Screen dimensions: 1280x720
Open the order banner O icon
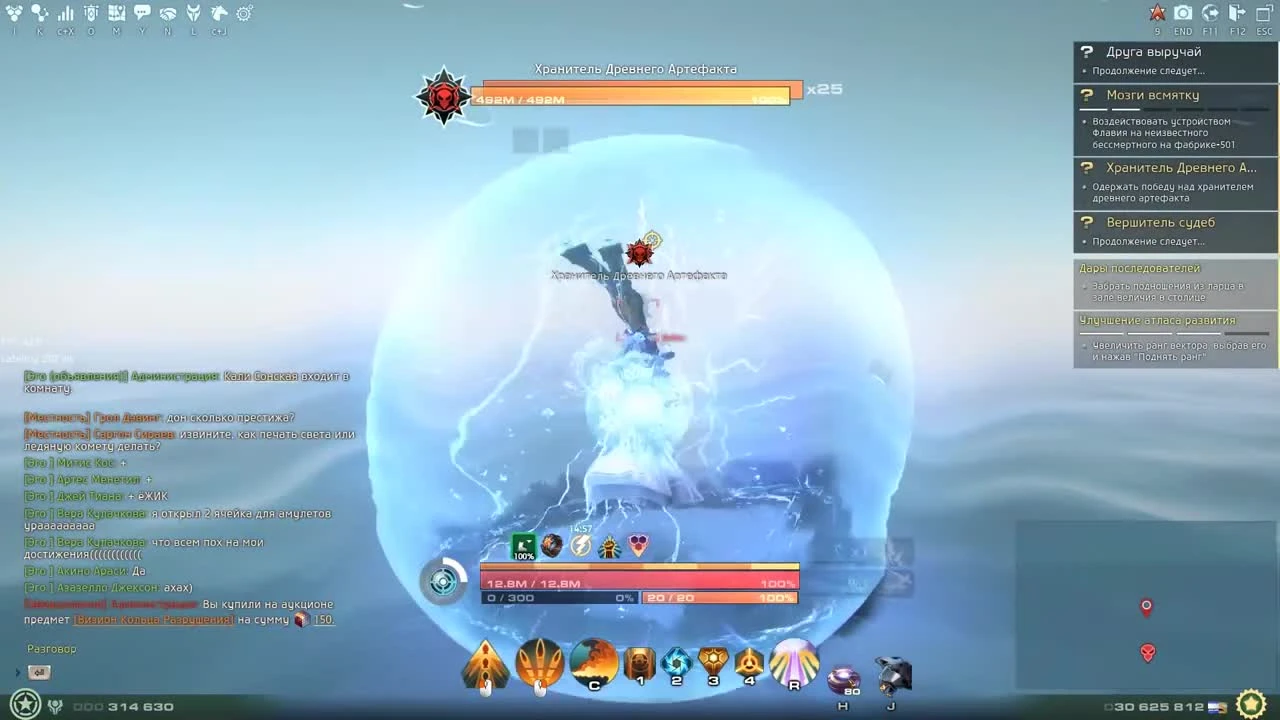click(x=90, y=13)
